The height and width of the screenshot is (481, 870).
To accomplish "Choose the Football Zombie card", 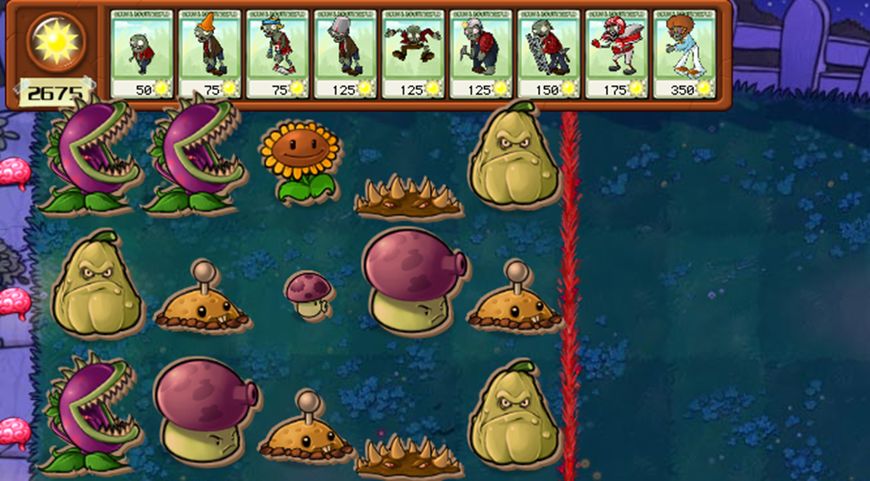I will click(617, 54).
